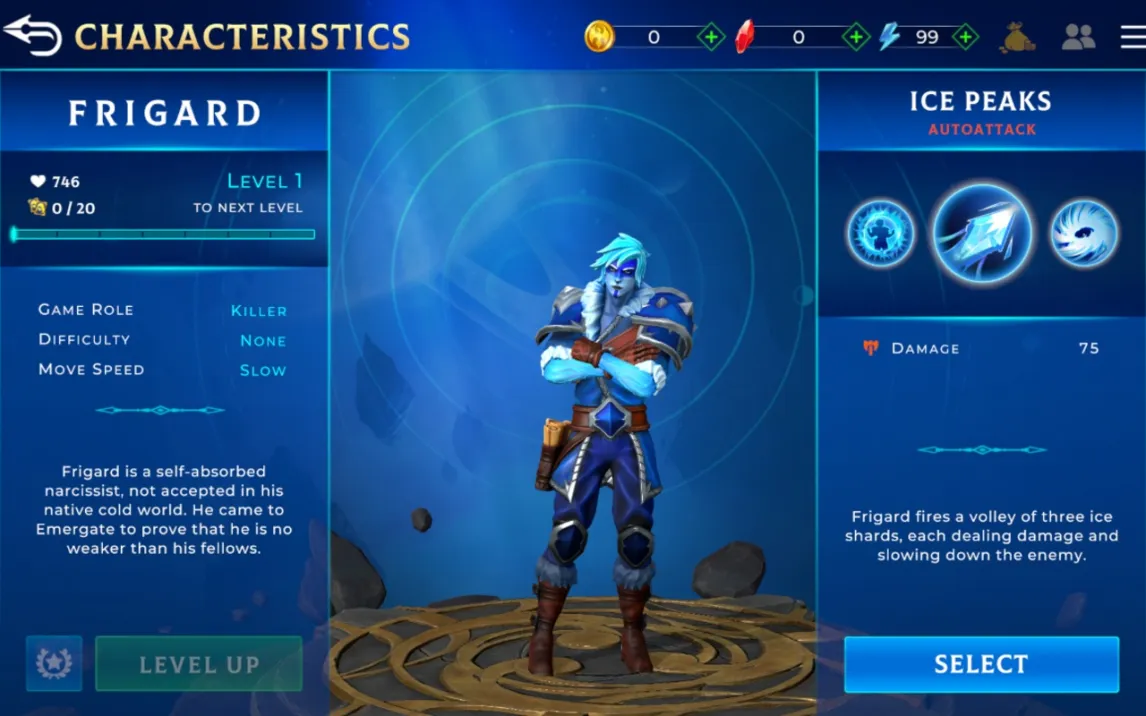Choose the swirling frost wind ability icon
The width and height of the screenshot is (1146, 716).
click(x=1084, y=234)
